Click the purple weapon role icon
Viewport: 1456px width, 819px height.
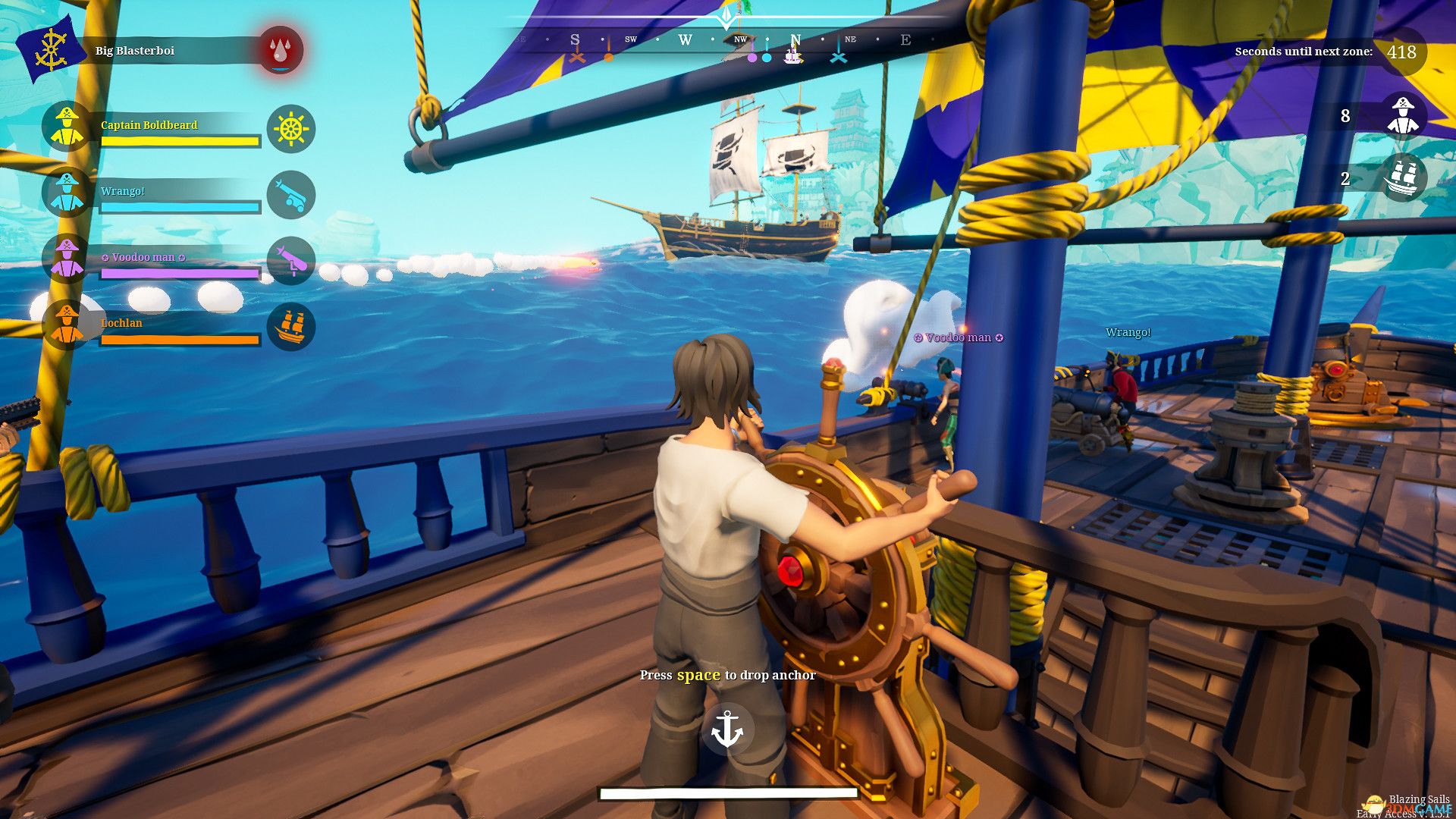pos(291,261)
